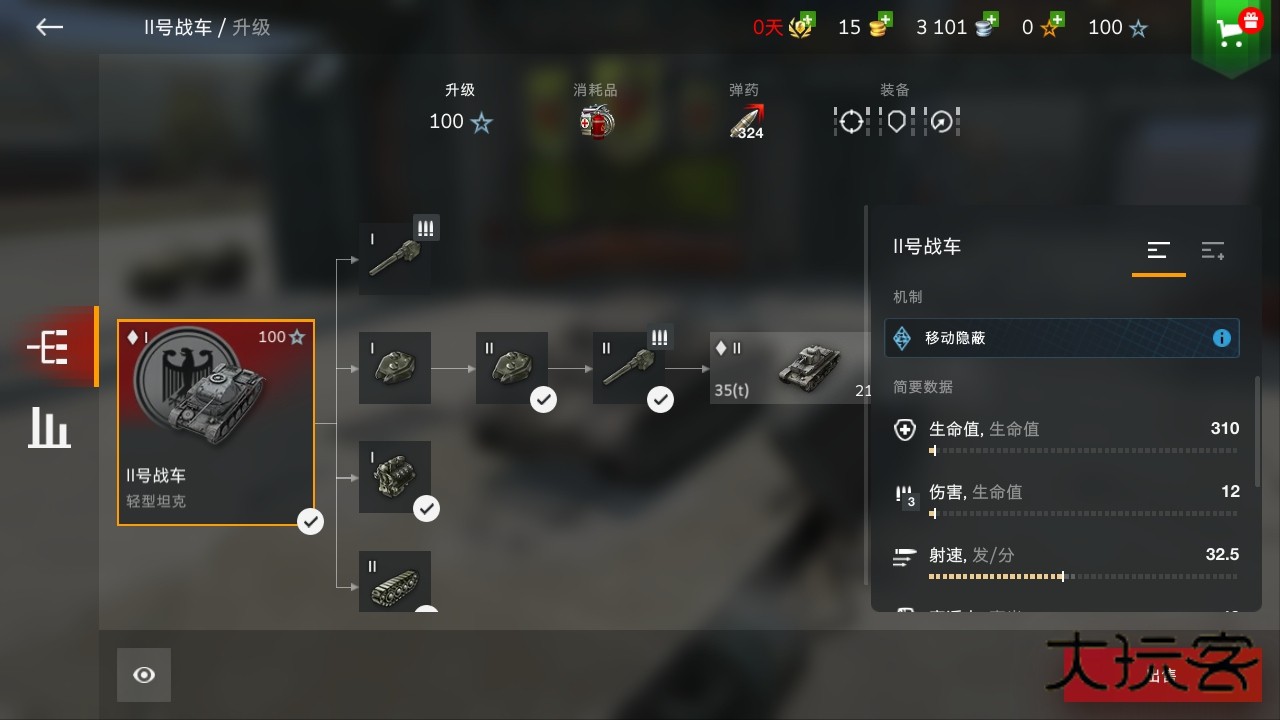The width and height of the screenshot is (1280, 720).
Task: Click the middle equipment slot icon under 装备
Action: 895,120
